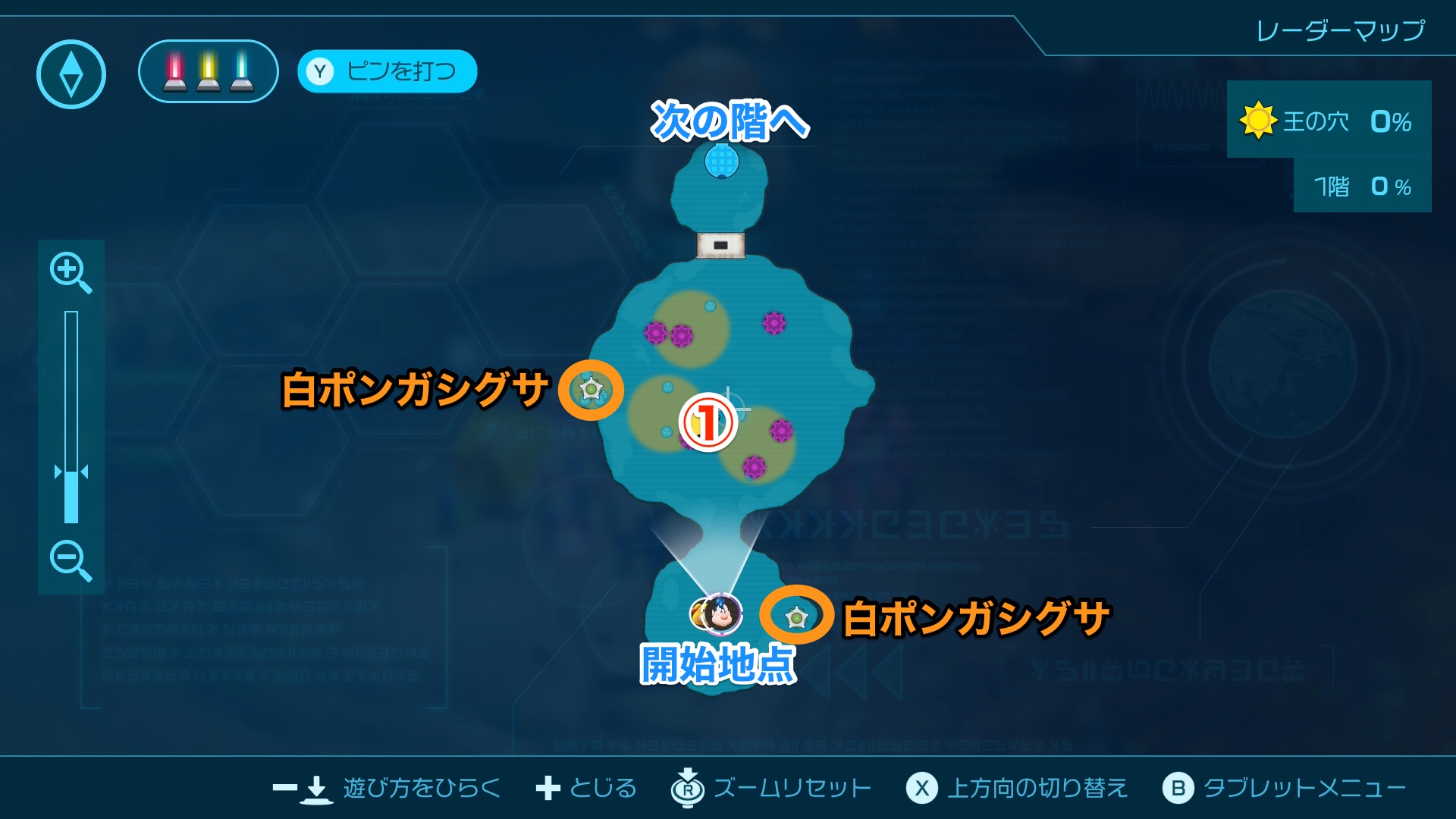
Task: Open the タブレットメニュー
Action: pyautogui.click(x=1304, y=788)
